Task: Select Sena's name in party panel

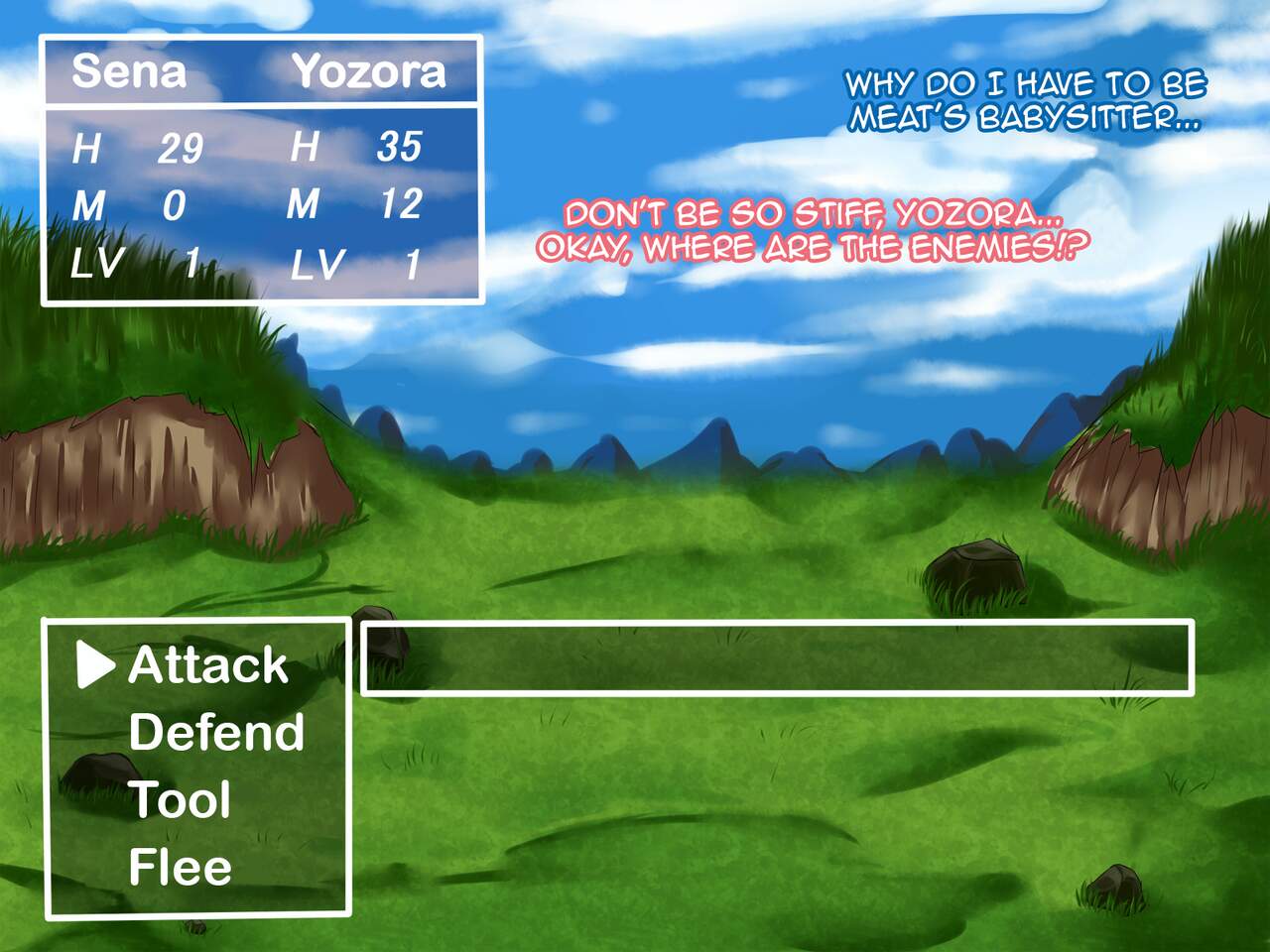Action: point(129,71)
